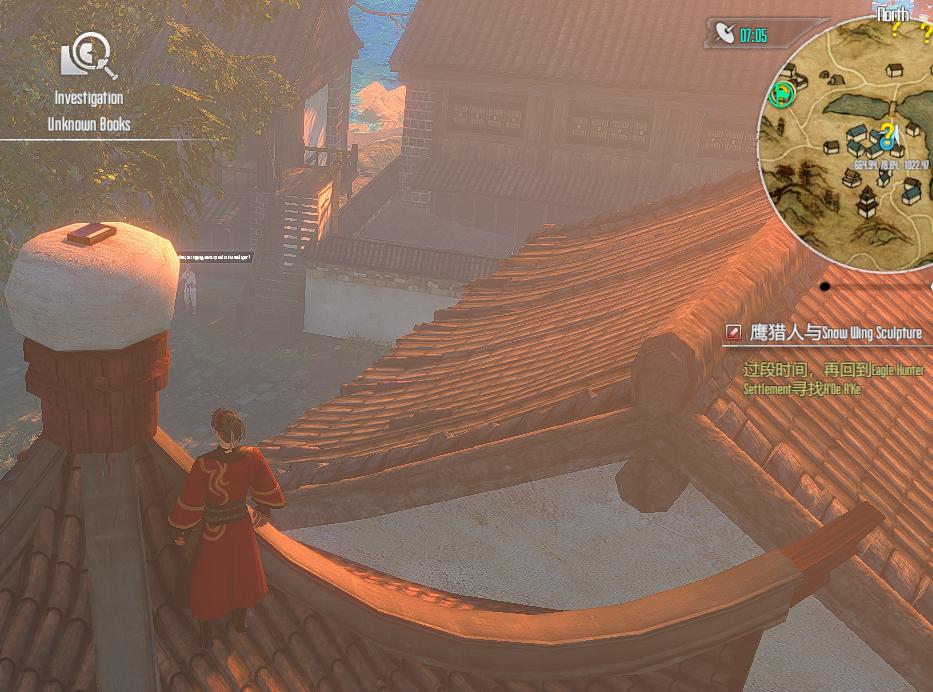This screenshot has height=692, width=933.
Task: Click the red quest icon beside the quest title
Action: tap(735, 333)
